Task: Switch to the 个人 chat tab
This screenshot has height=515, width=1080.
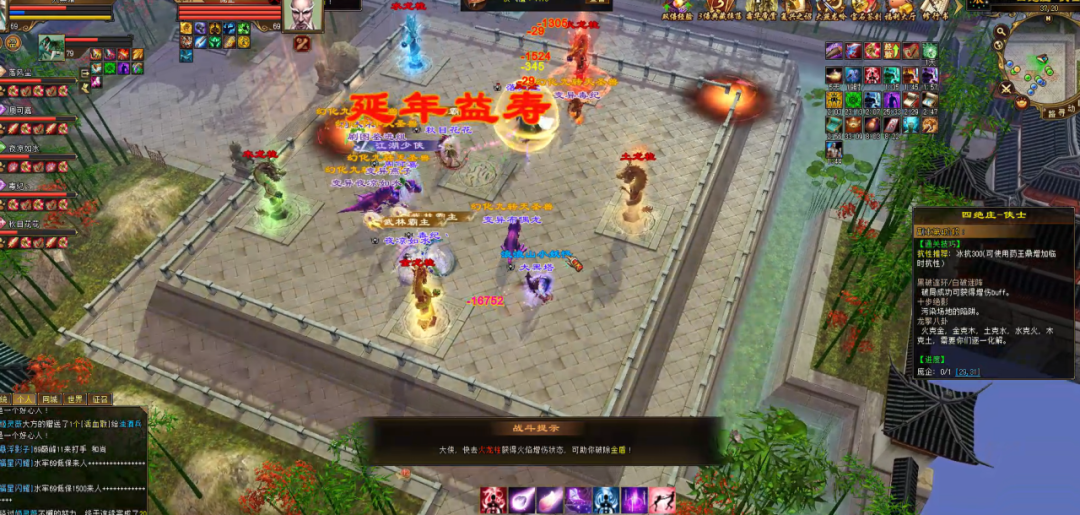Action: click(26, 398)
